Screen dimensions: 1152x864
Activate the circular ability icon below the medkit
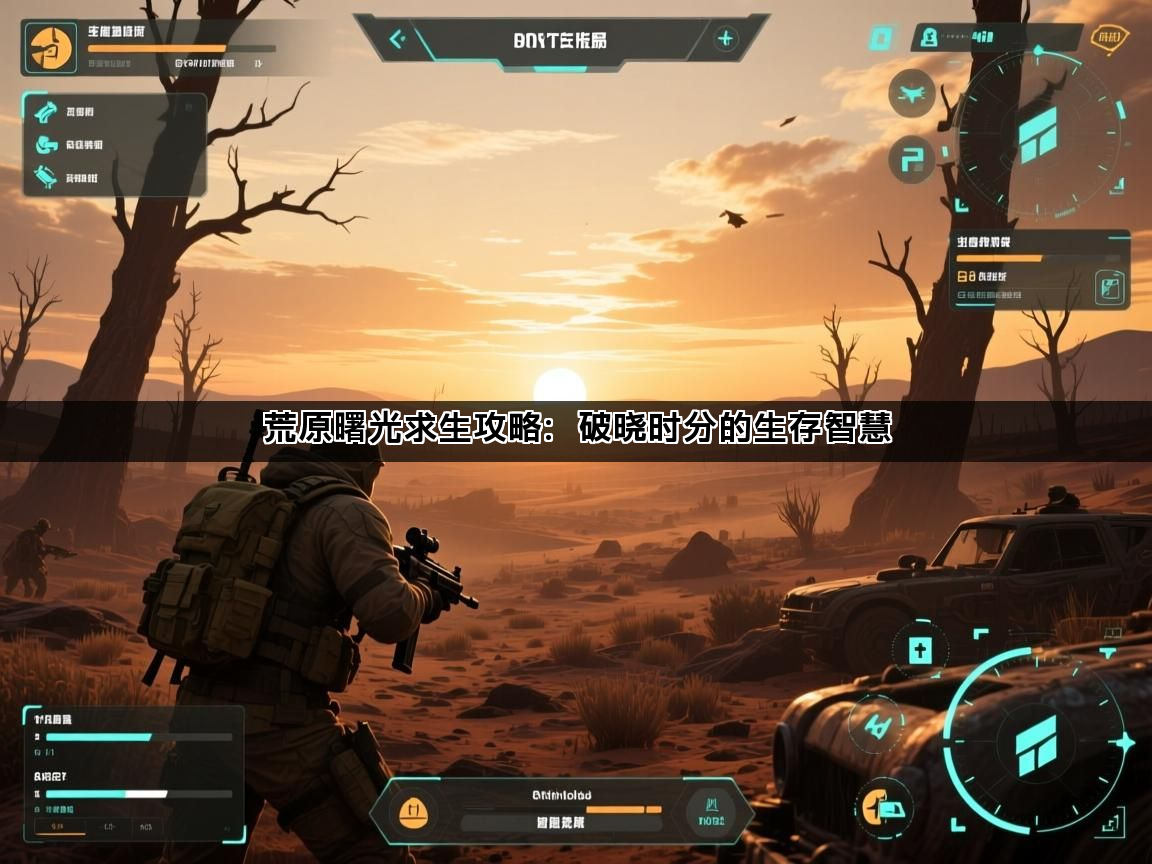pos(877,722)
